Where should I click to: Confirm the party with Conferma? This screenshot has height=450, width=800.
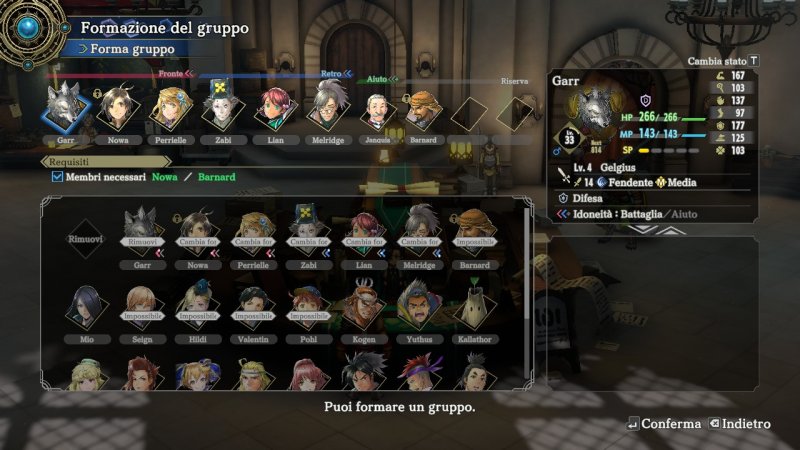coord(664,424)
